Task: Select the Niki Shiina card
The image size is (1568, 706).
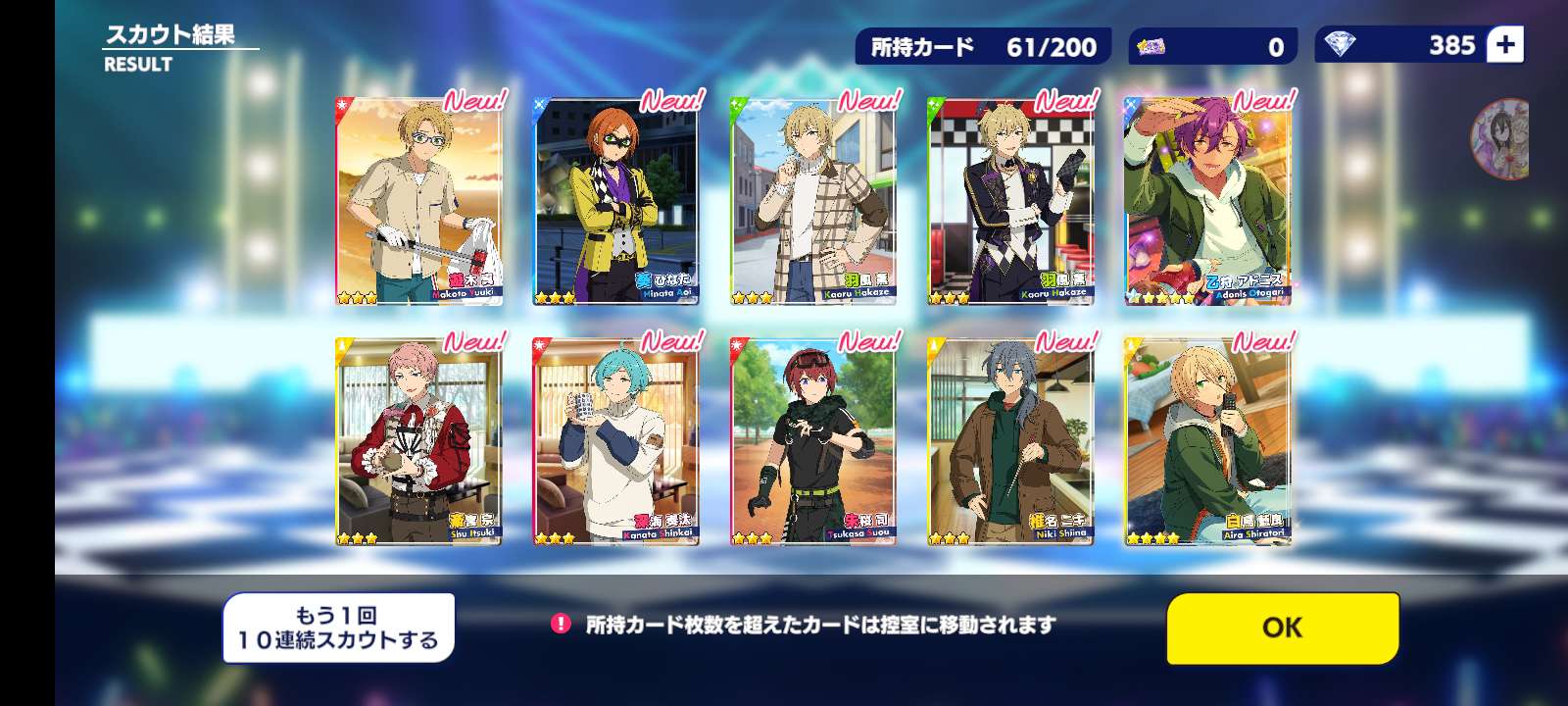Action: click(1009, 442)
